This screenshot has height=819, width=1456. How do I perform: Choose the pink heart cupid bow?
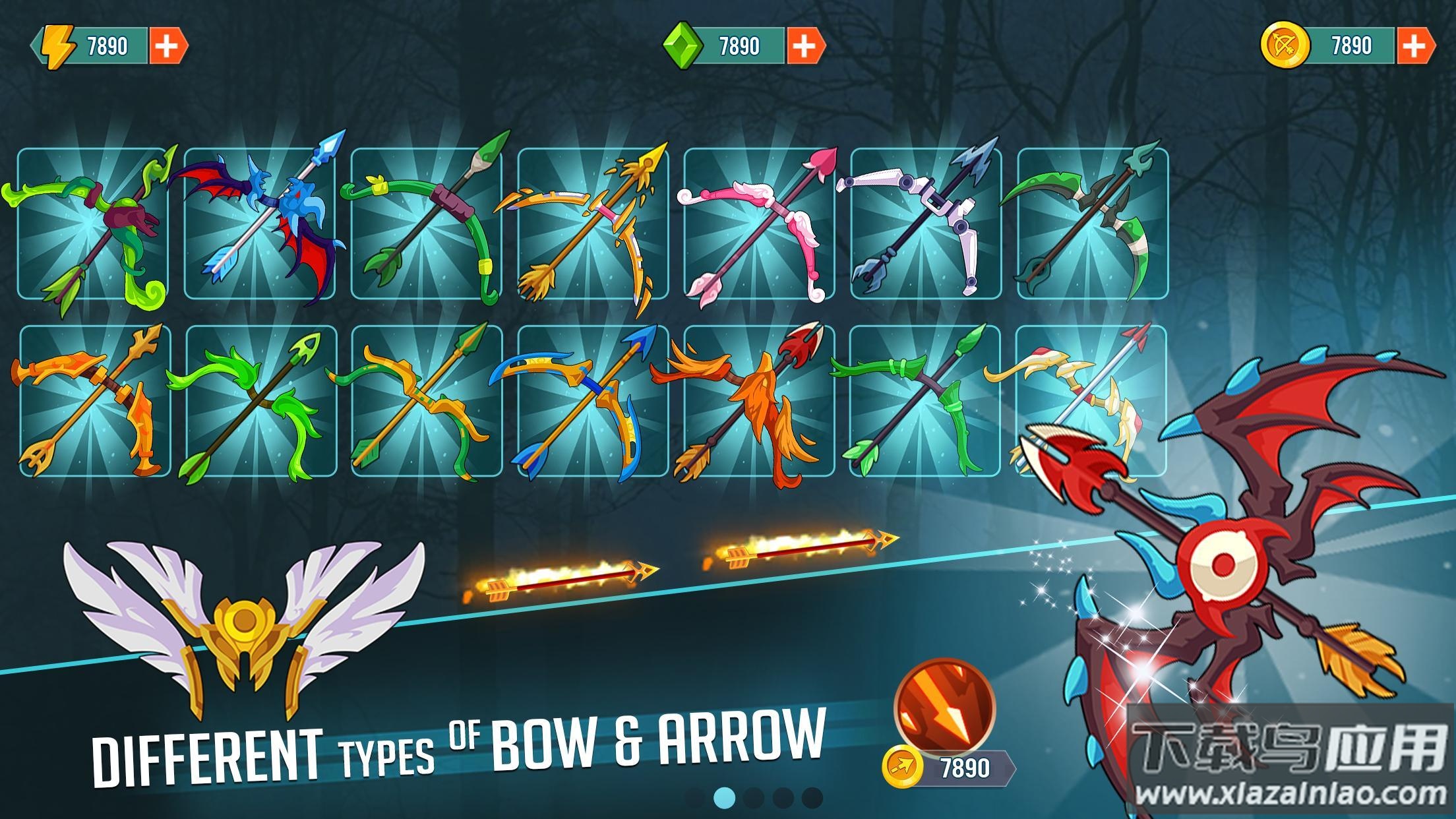[759, 224]
